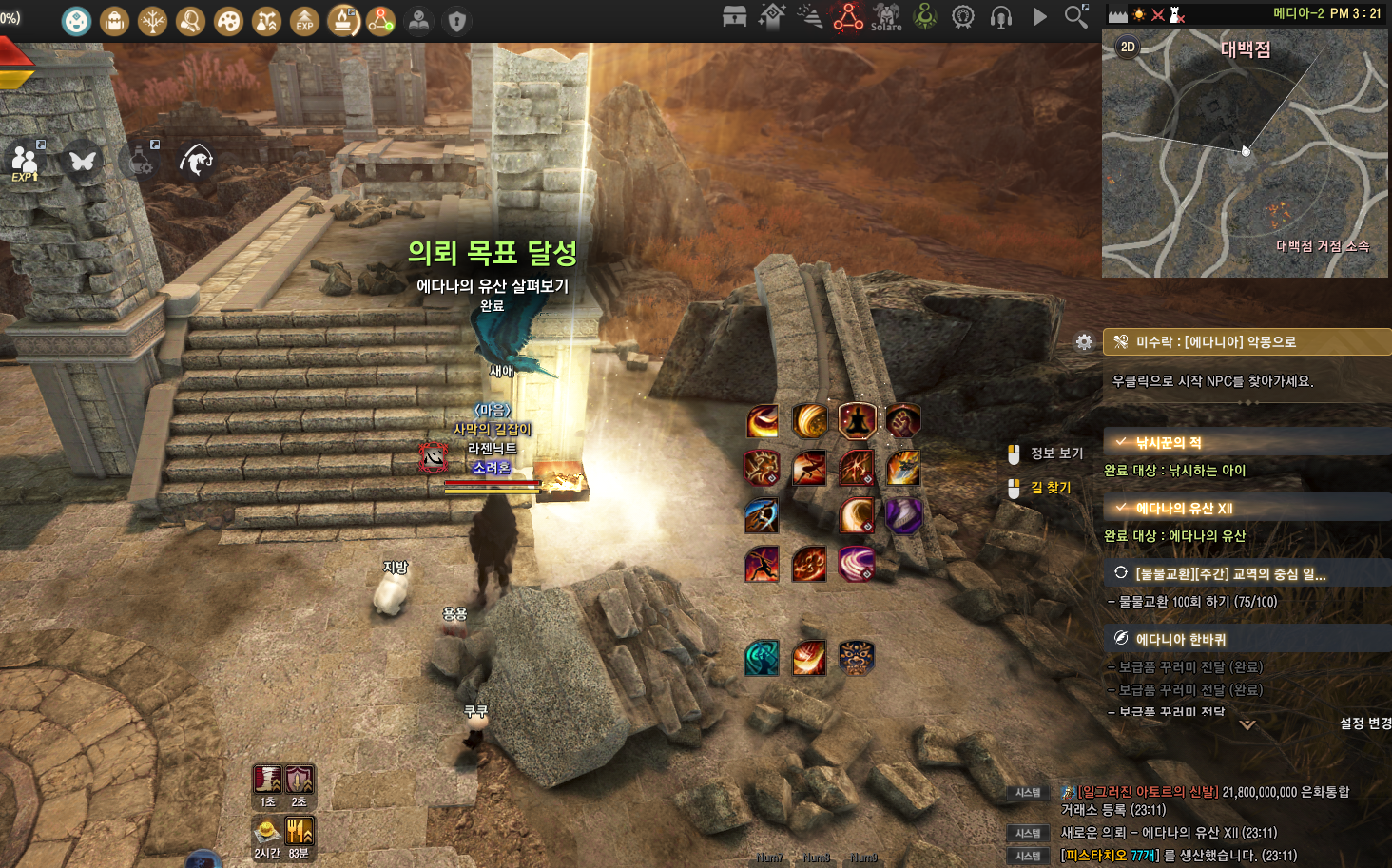
Task: Select the EXP boost icon in top bar
Action: coord(304,21)
